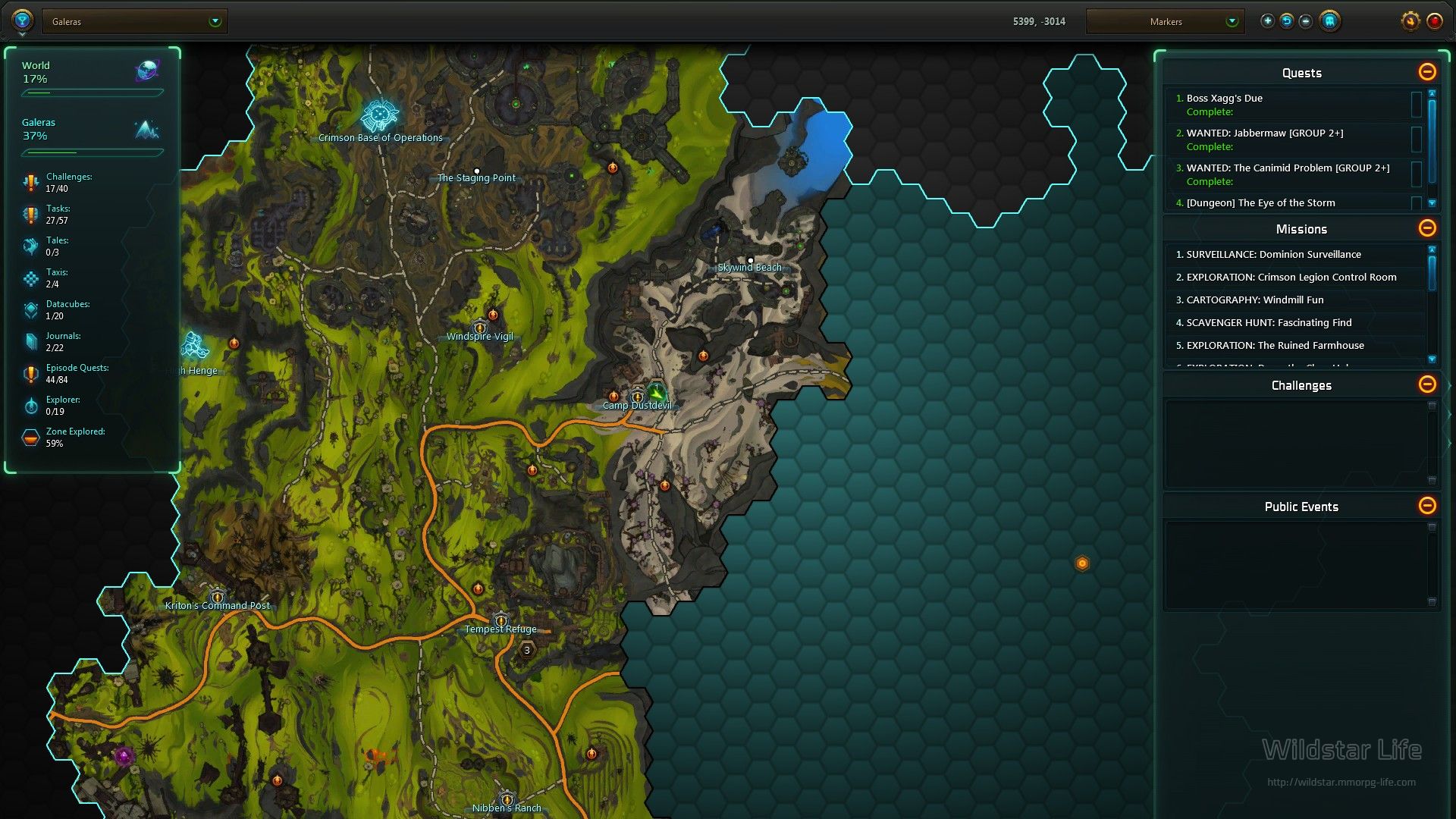The width and height of the screenshot is (1456, 819).
Task: Select the Boss Xagg's Due quest
Action: pos(1224,99)
